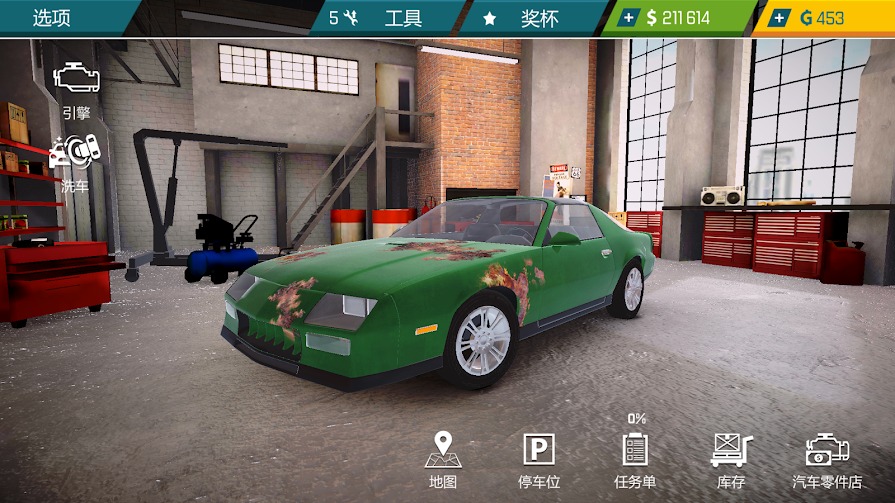Open the 选项 options menu

[x=52, y=18]
